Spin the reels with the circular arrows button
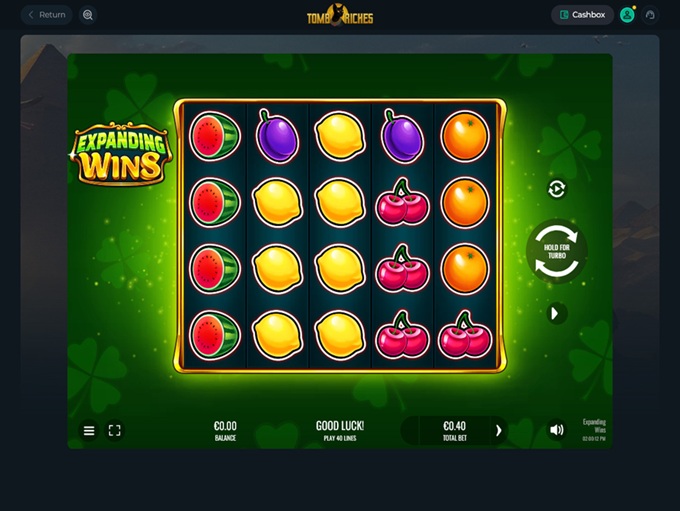 tap(556, 251)
